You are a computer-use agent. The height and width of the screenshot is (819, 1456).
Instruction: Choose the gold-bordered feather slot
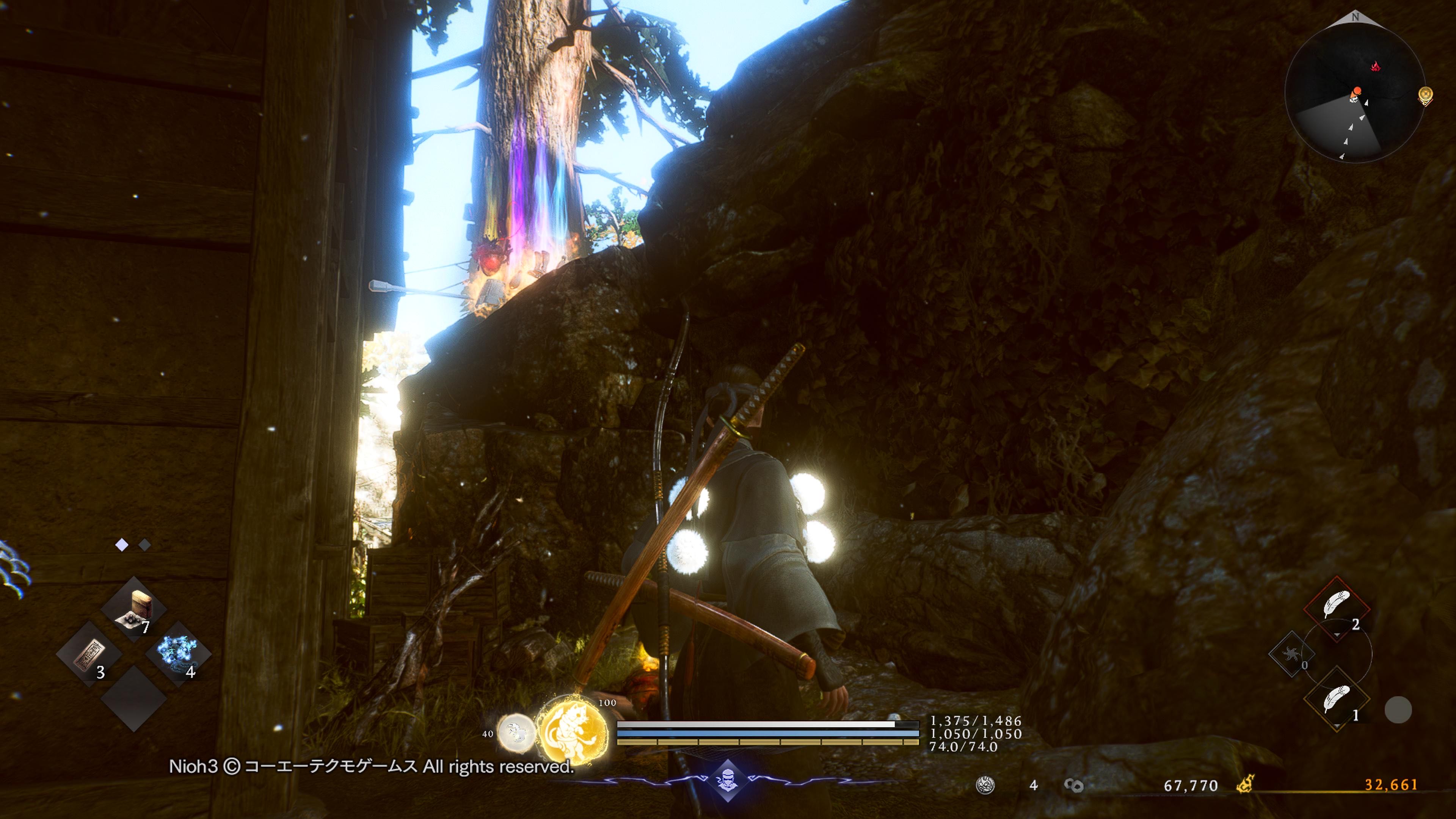pyautogui.click(x=1337, y=700)
